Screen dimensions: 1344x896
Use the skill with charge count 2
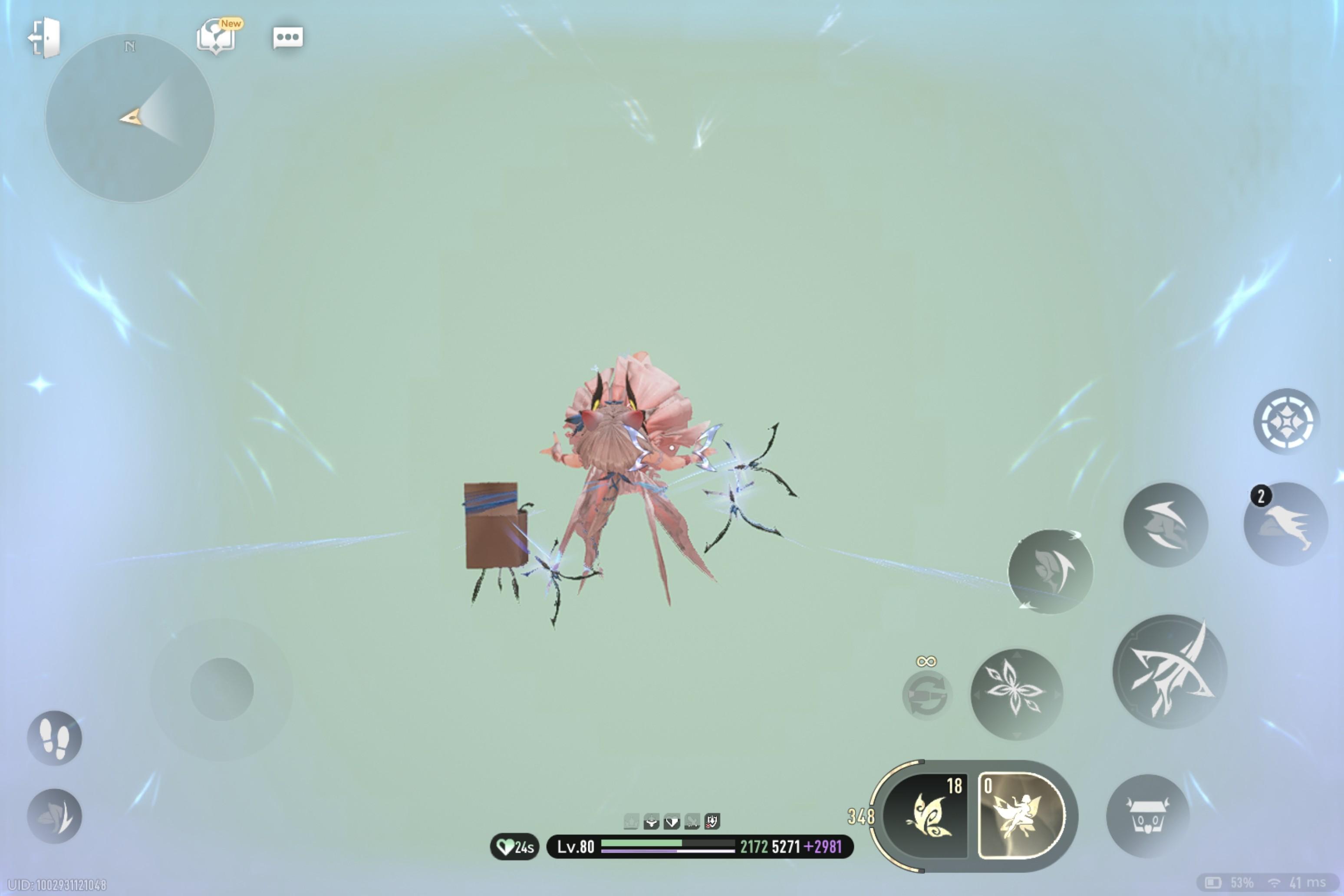[x=1286, y=524]
